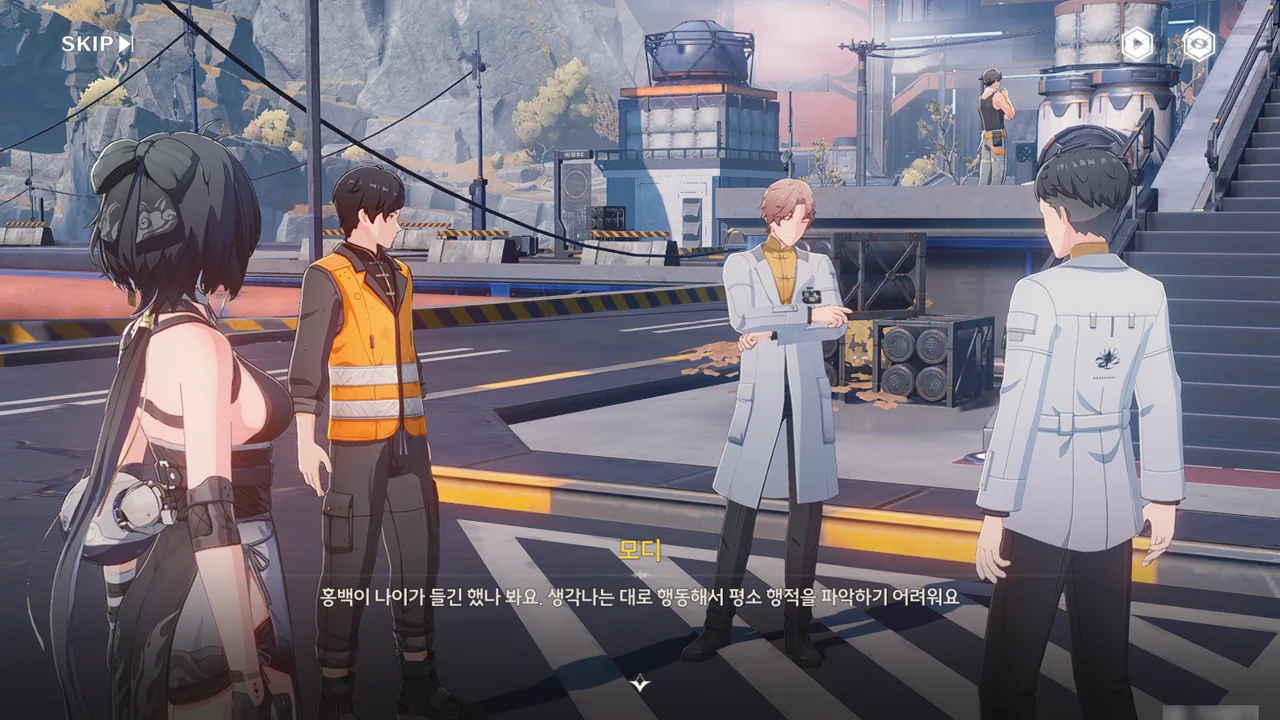Screen dimensions: 1280x720
Task: Advance dialogue using the diamond continue arrow
Action: [640, 683]
